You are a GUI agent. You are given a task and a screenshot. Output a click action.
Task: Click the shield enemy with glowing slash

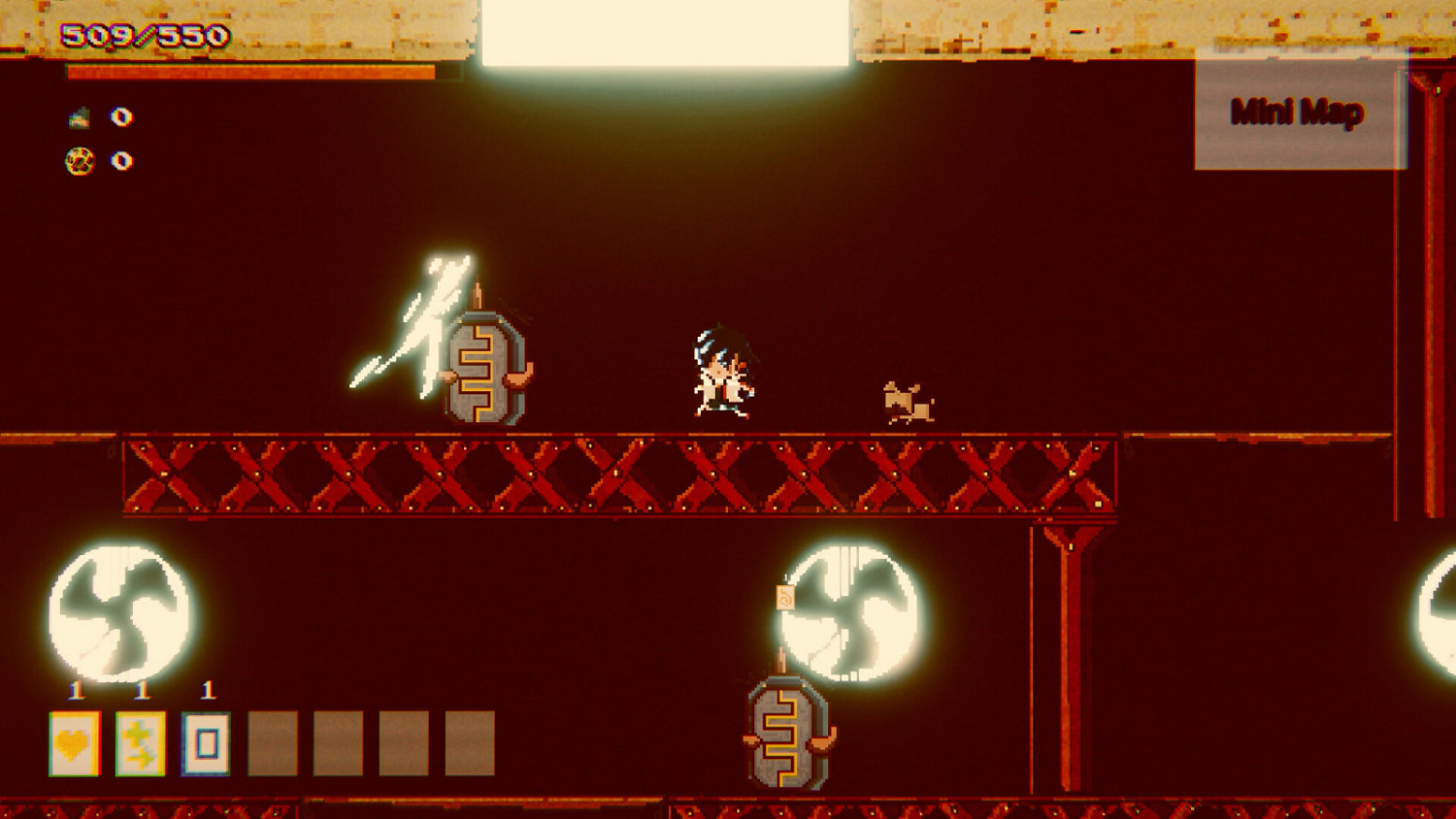(x=485, y=369)
